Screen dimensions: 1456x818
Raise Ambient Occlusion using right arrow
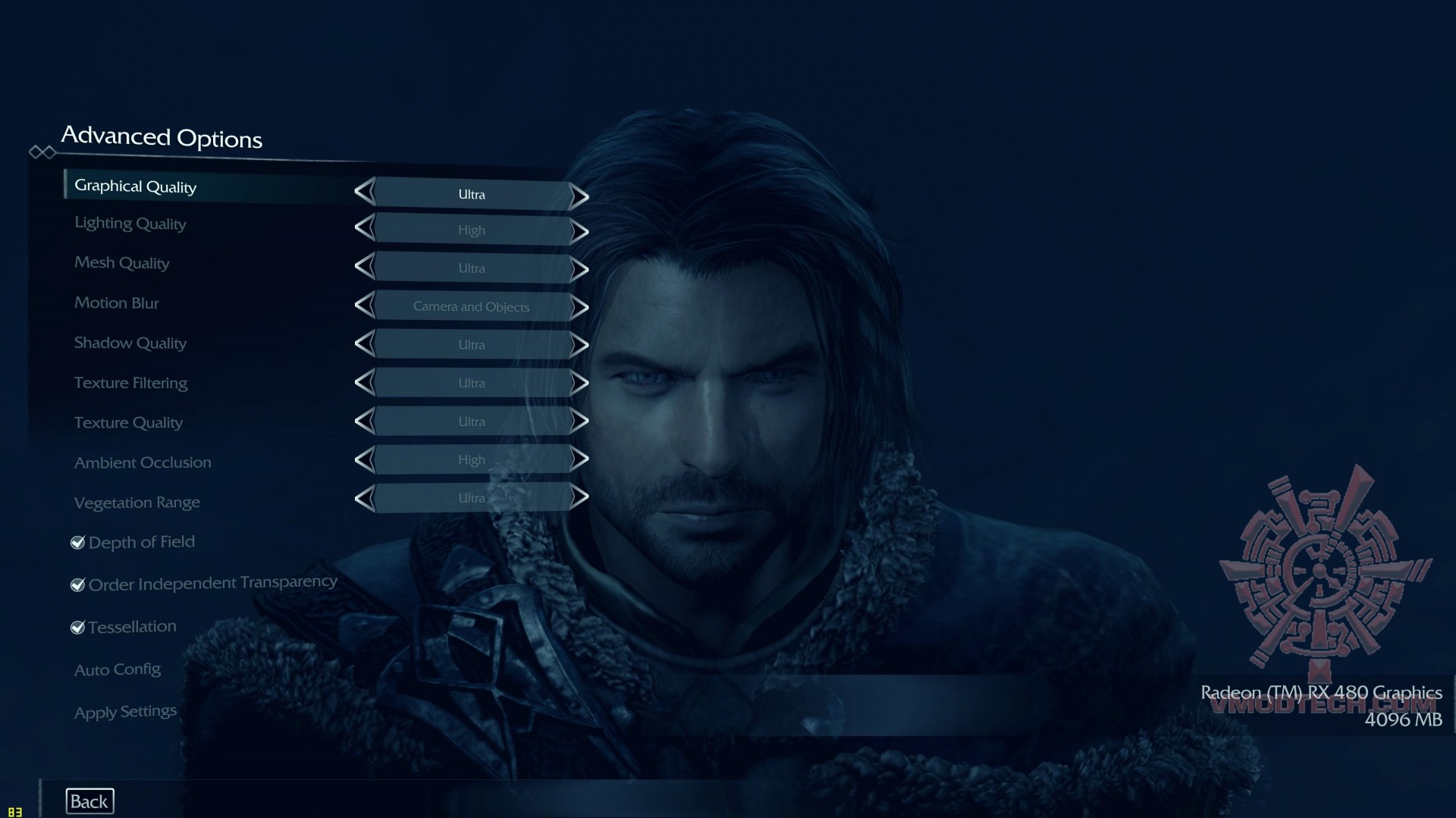coord(579,459)
